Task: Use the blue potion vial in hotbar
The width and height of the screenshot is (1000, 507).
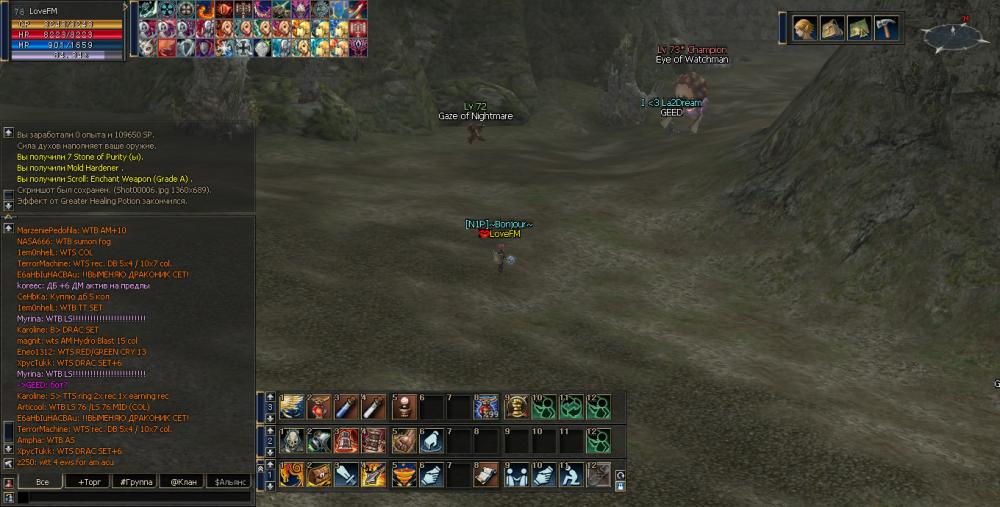Action: (x=345, y=406)
